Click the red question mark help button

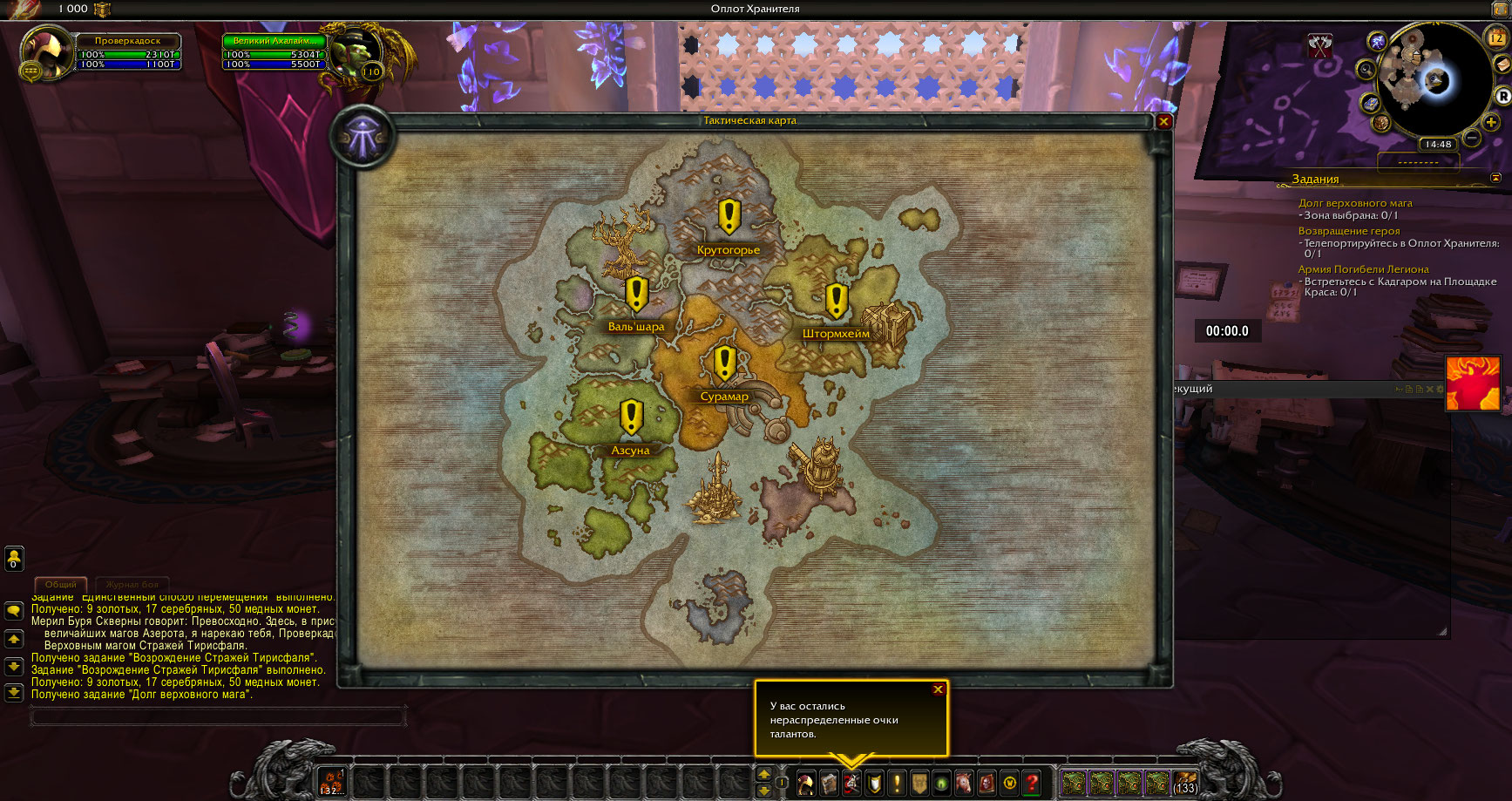[1032, 783]
